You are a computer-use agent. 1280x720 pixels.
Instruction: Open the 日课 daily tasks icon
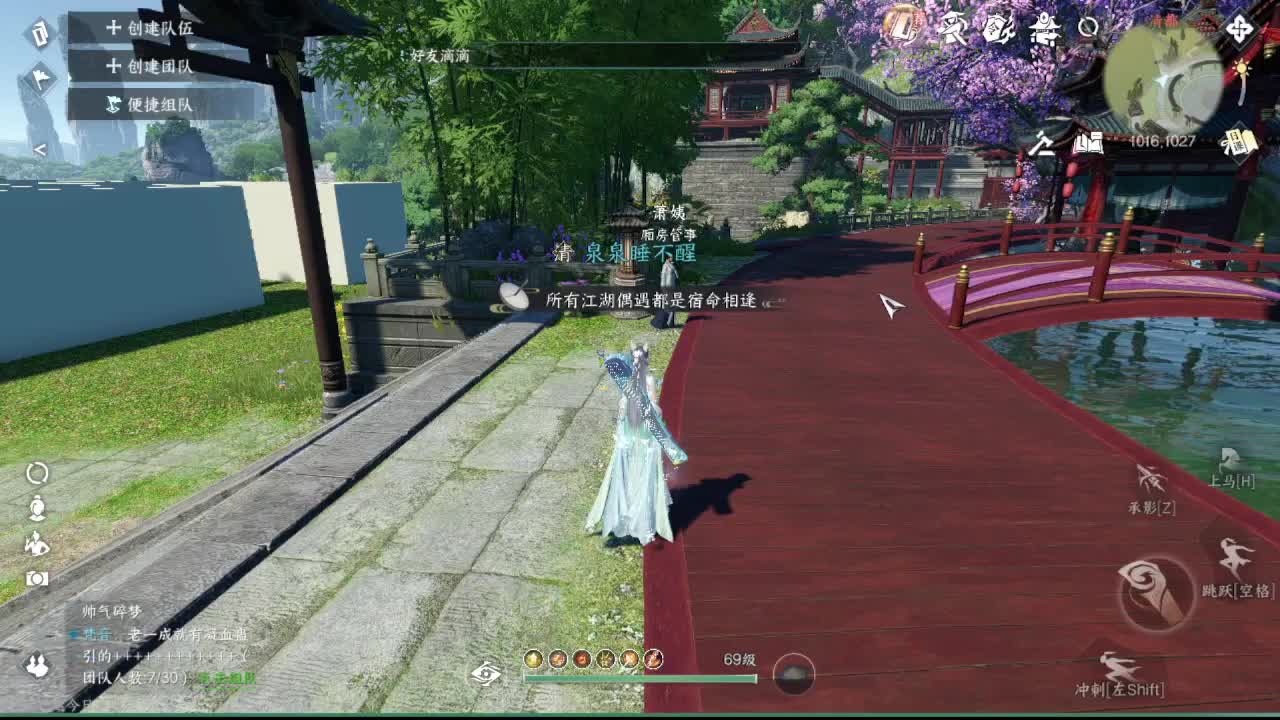[x=1242, y=141]
